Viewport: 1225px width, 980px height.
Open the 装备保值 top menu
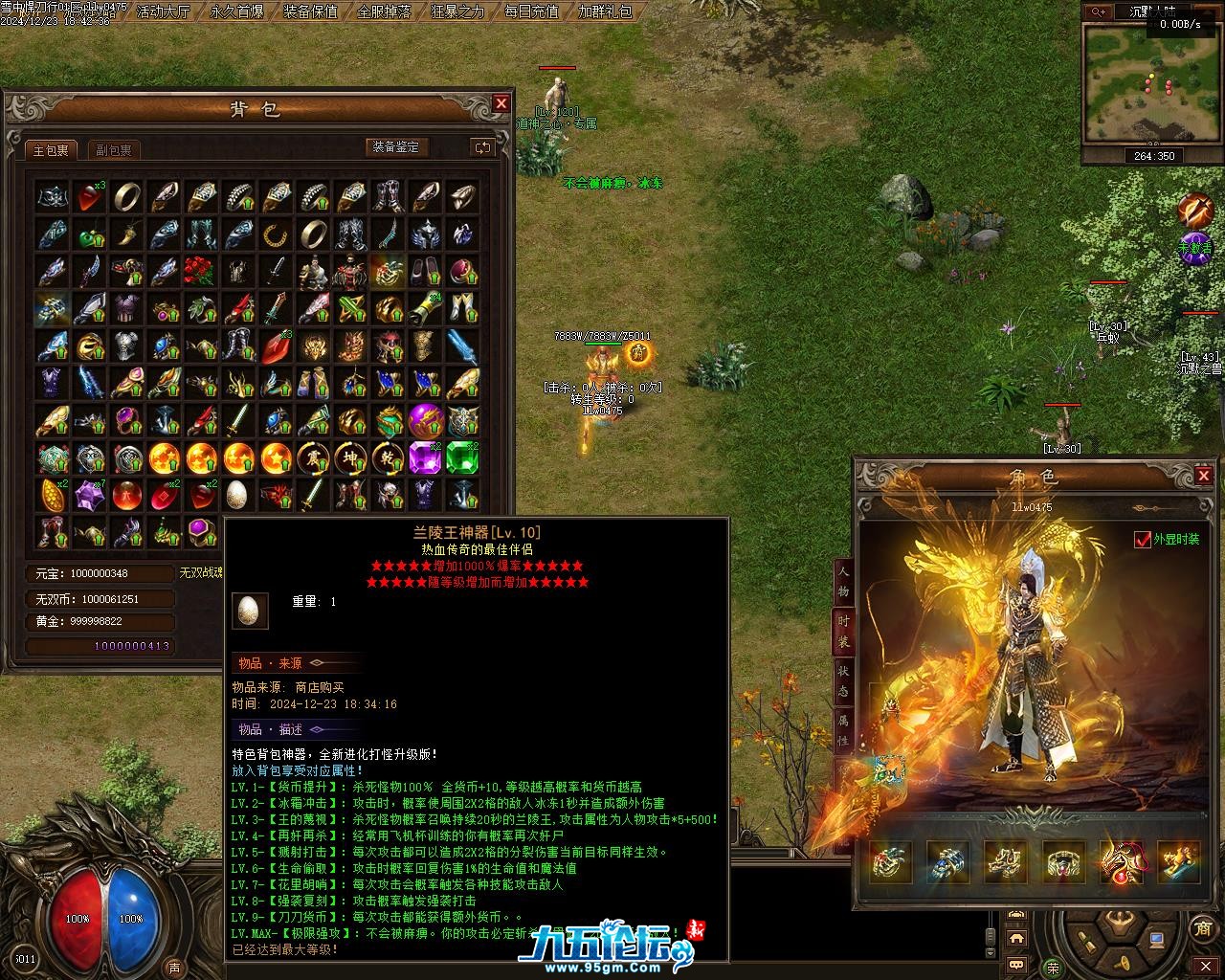click(311, 11)
